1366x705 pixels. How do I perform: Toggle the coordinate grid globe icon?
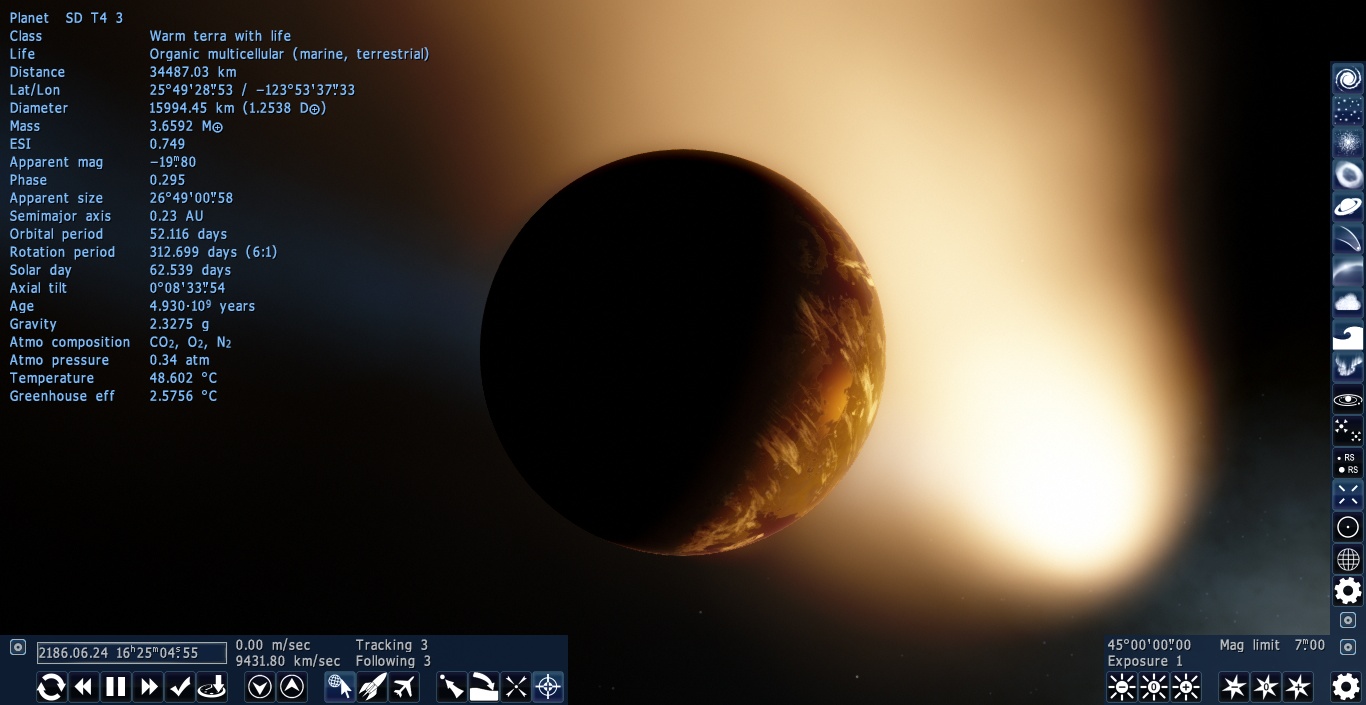click(x=1348, y=559)
